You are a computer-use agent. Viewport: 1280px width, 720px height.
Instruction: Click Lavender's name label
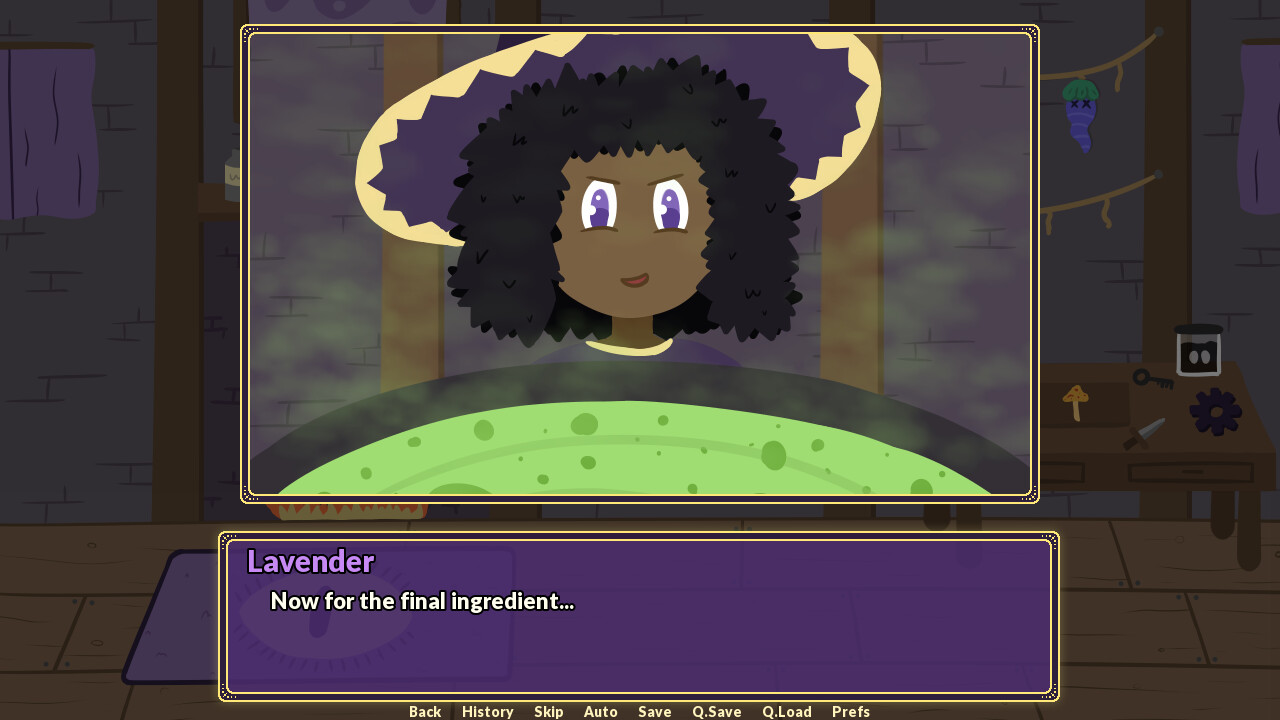(x=310, y=562)
